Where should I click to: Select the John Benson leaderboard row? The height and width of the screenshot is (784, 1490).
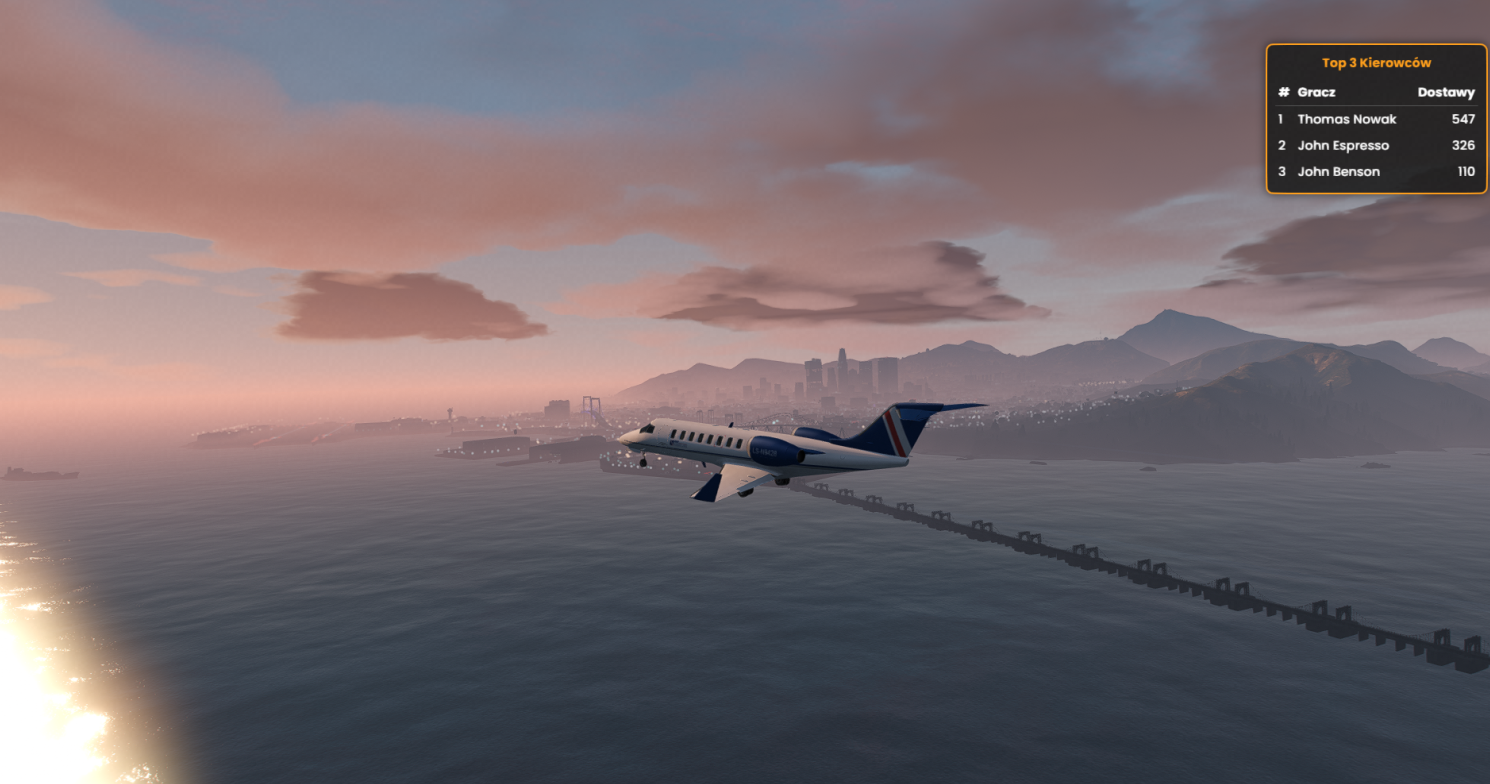click(x=1338, y=171)
